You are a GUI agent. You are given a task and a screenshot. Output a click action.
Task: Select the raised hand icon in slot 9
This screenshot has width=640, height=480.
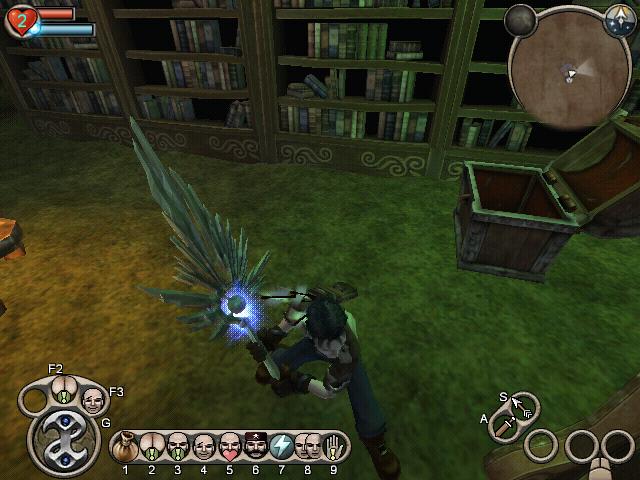(x=334, y=445)
